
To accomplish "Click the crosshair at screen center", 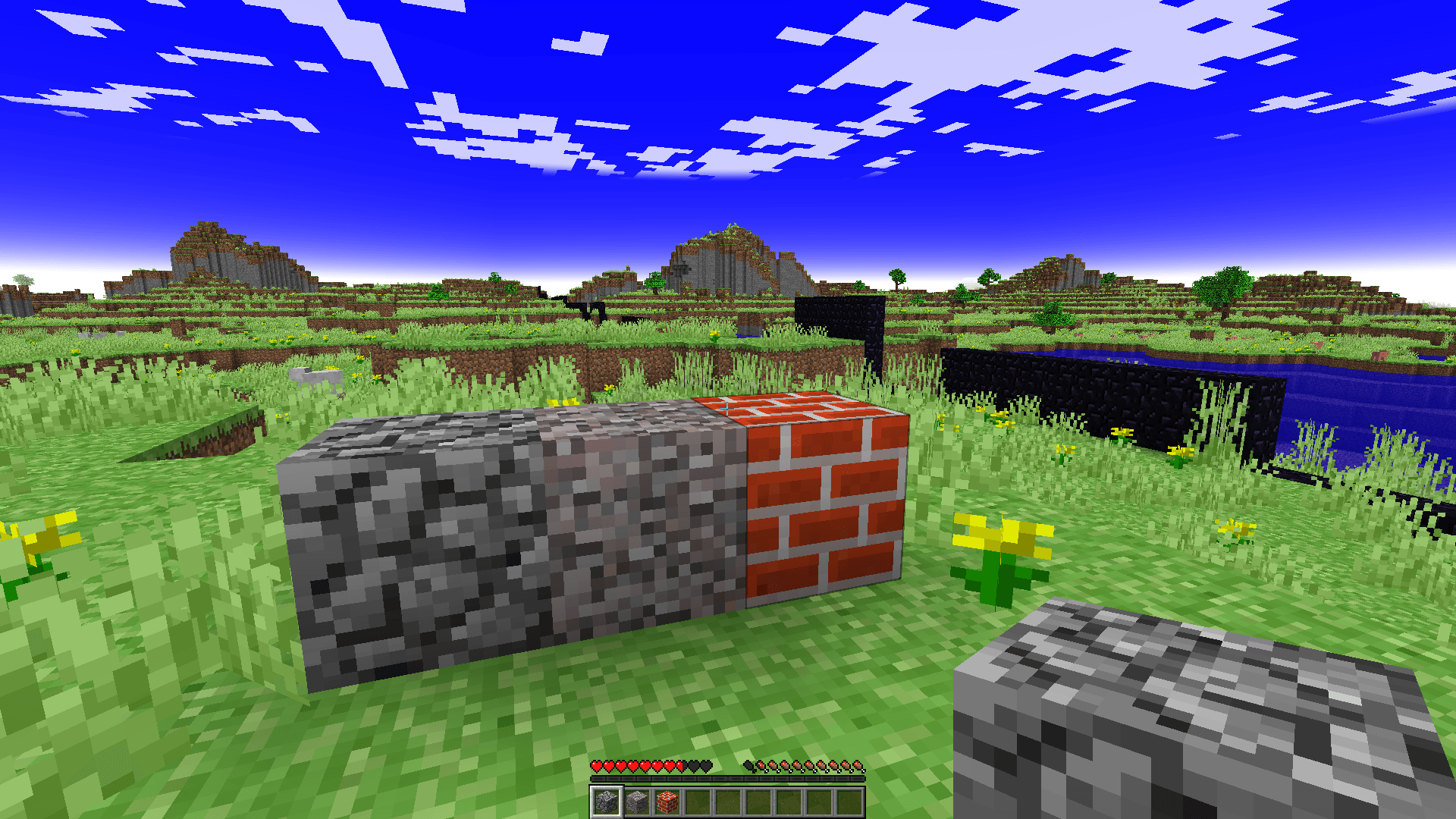I will pos(728,409).
